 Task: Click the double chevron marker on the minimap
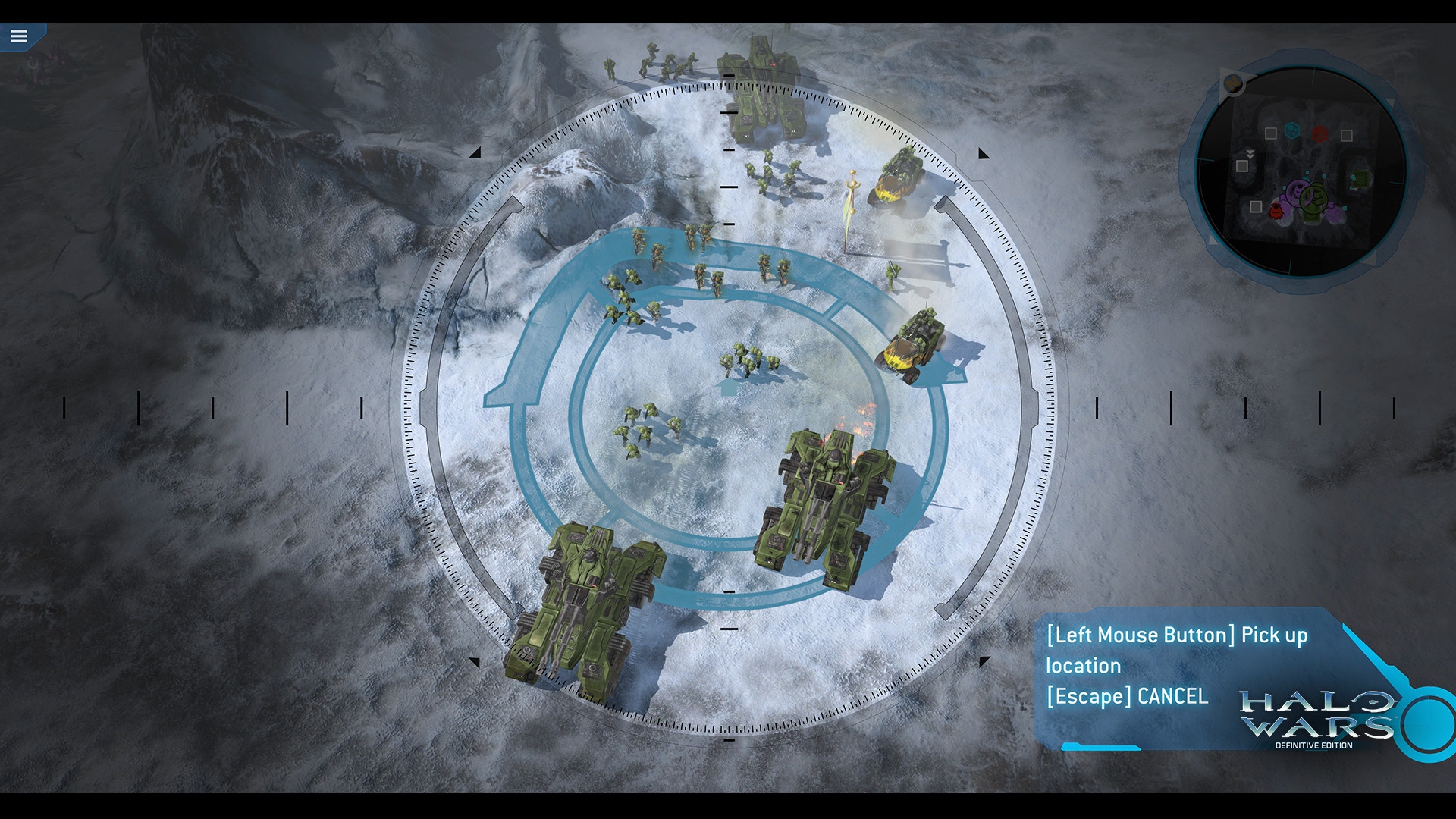point(1250,155)
